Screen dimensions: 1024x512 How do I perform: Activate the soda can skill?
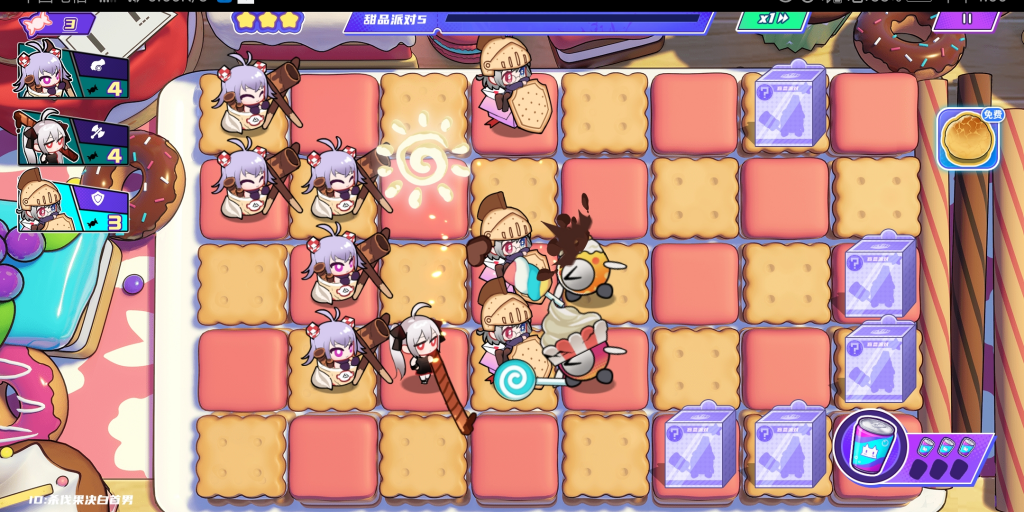(870, 447)
